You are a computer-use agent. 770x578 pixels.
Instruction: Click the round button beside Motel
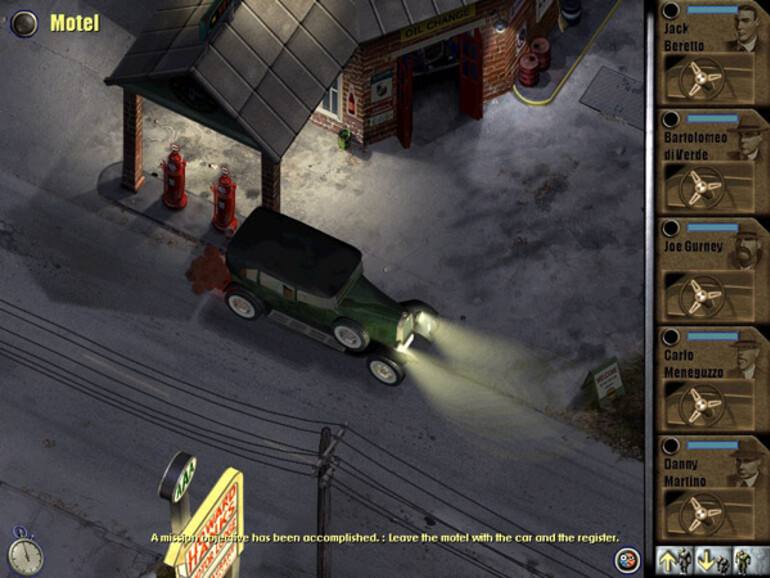24,22
